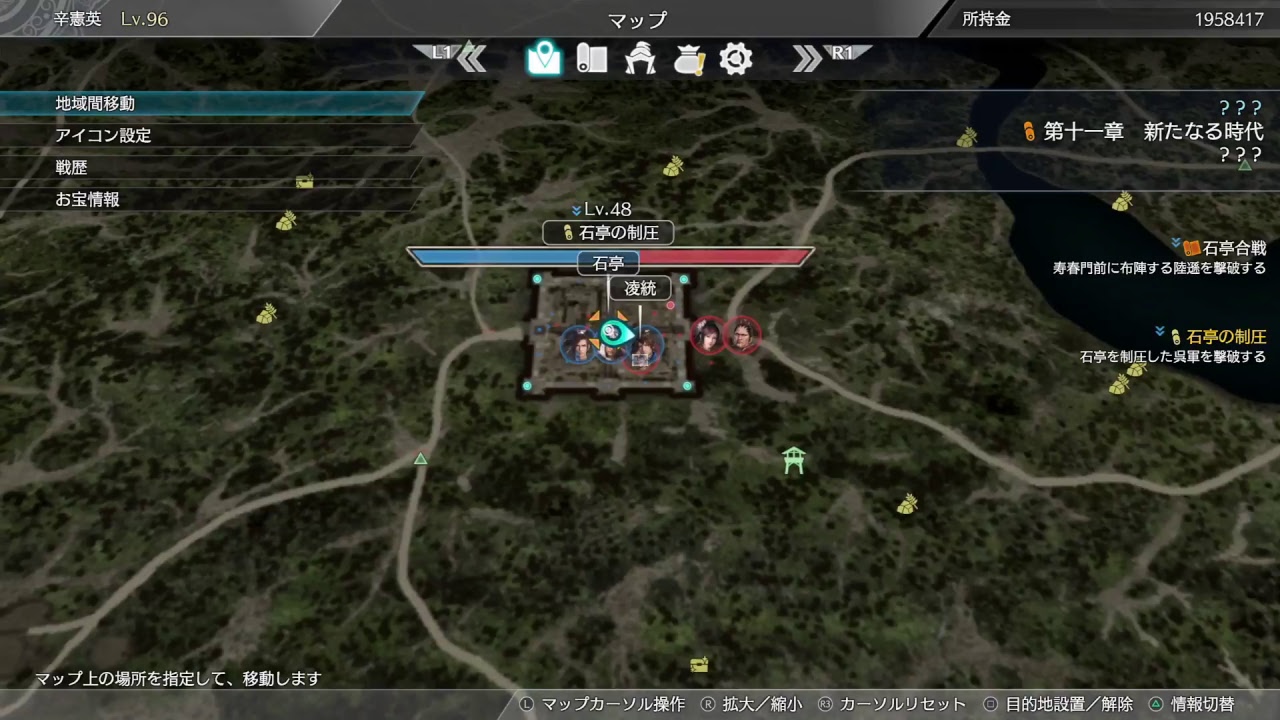Click the green shrine icon on the map
The width and height of the screenshot is (1280, 720).
tap(793, 460)
